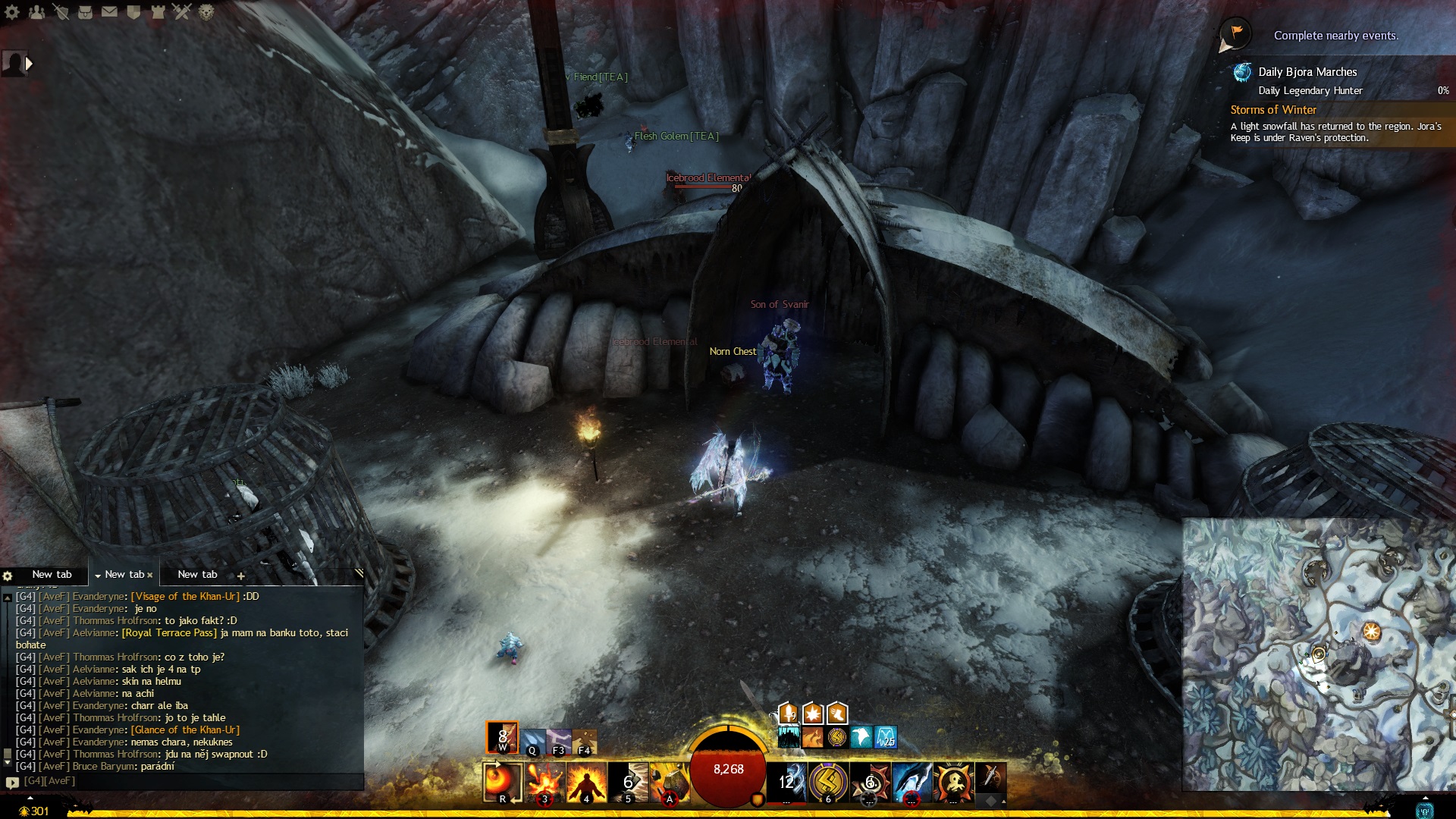Click the chat message input field
Image resolution: width=1456 pixels, height=819 pixels.
(x=190, y=781)
